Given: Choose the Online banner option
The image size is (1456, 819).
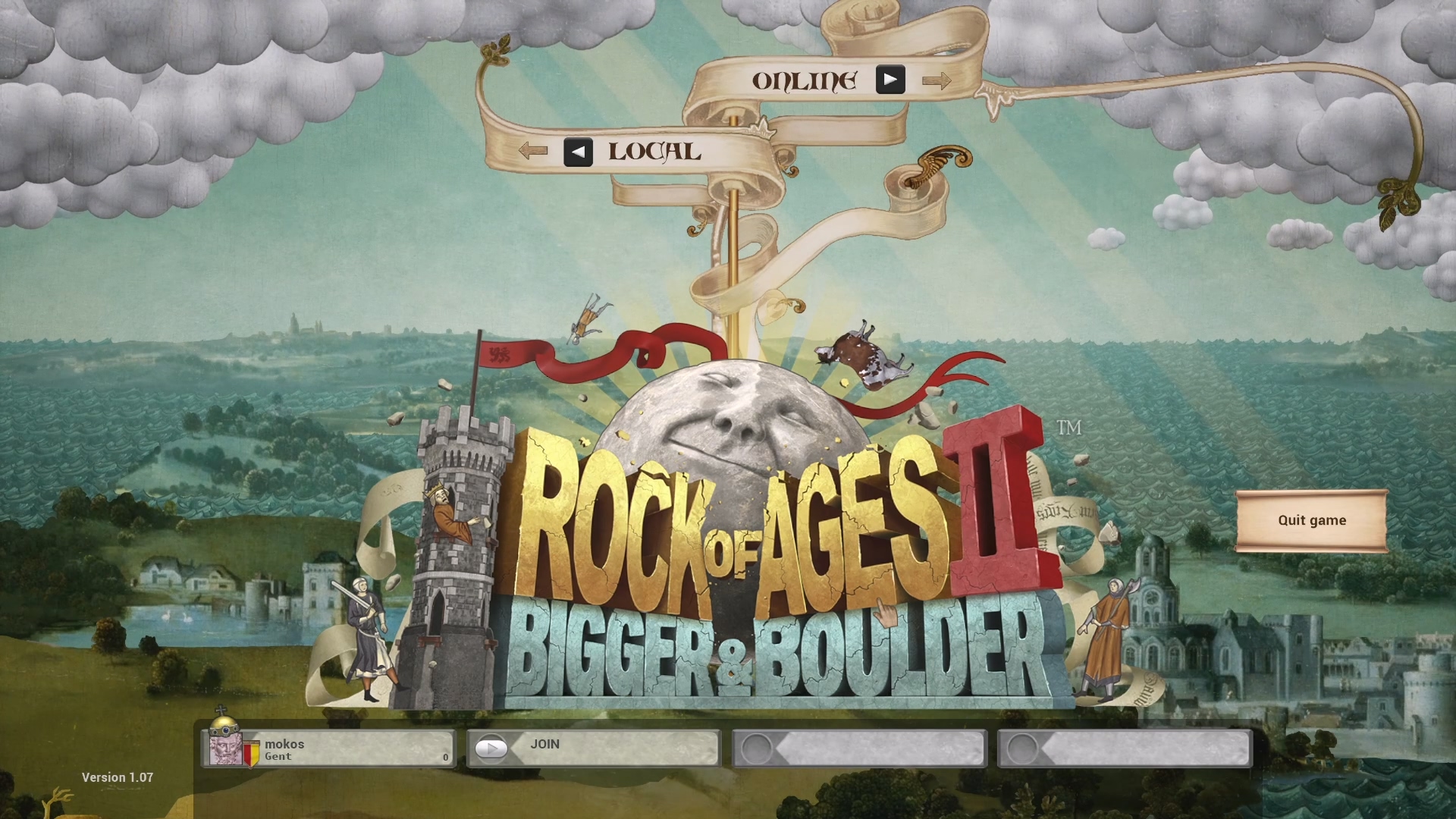Looking at the screenshot, I should (805, 80).
